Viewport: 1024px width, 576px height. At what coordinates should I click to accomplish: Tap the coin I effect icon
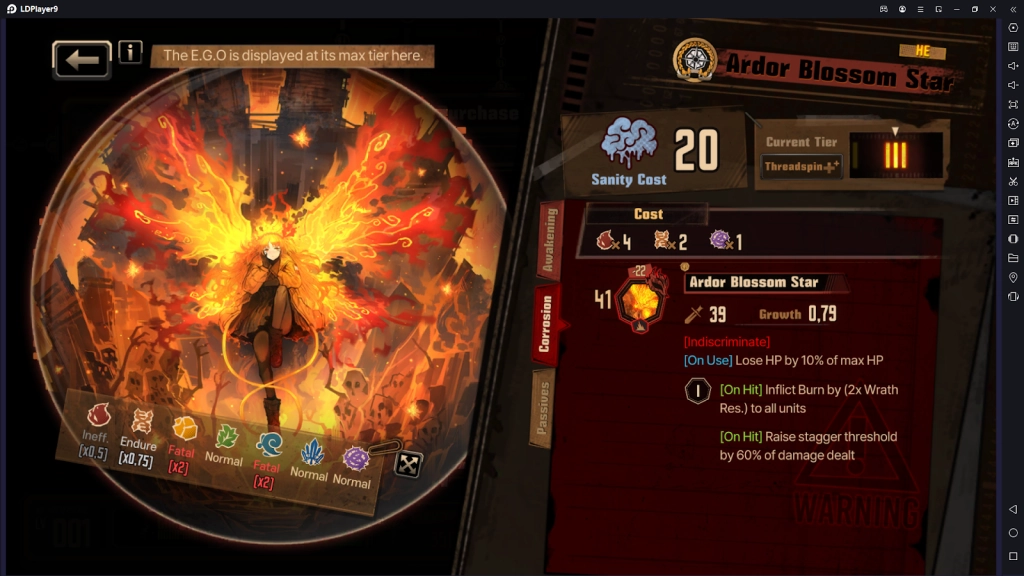pos(697,391)
